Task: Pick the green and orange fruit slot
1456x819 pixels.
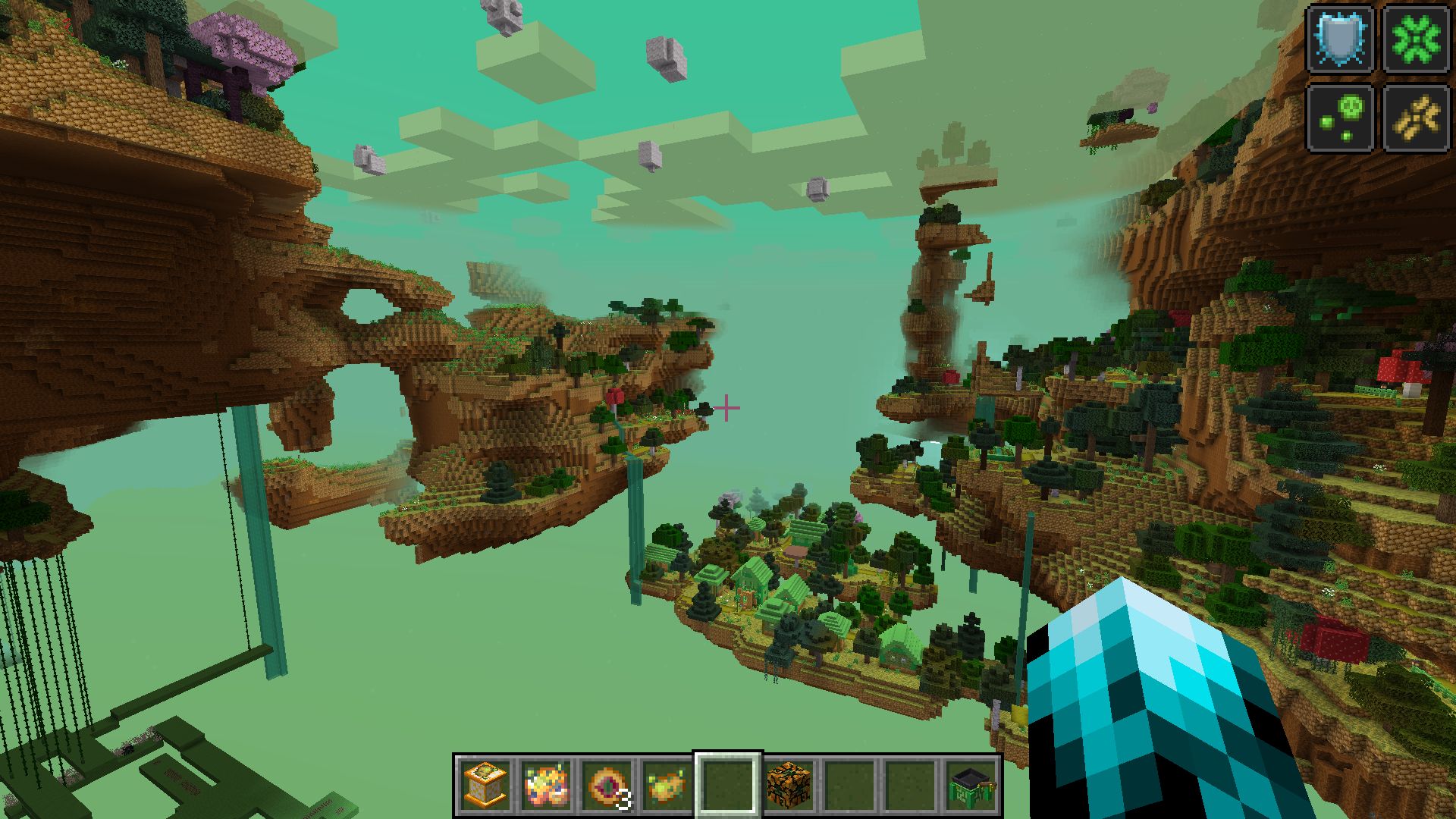Action: click(x=667, y=784)
